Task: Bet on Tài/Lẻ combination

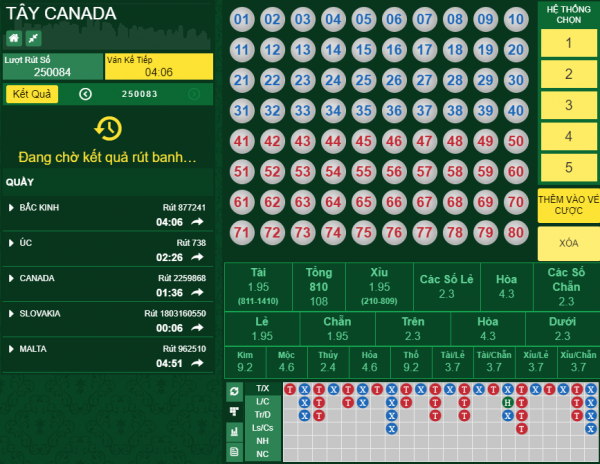Action: [x=453, y=362]
